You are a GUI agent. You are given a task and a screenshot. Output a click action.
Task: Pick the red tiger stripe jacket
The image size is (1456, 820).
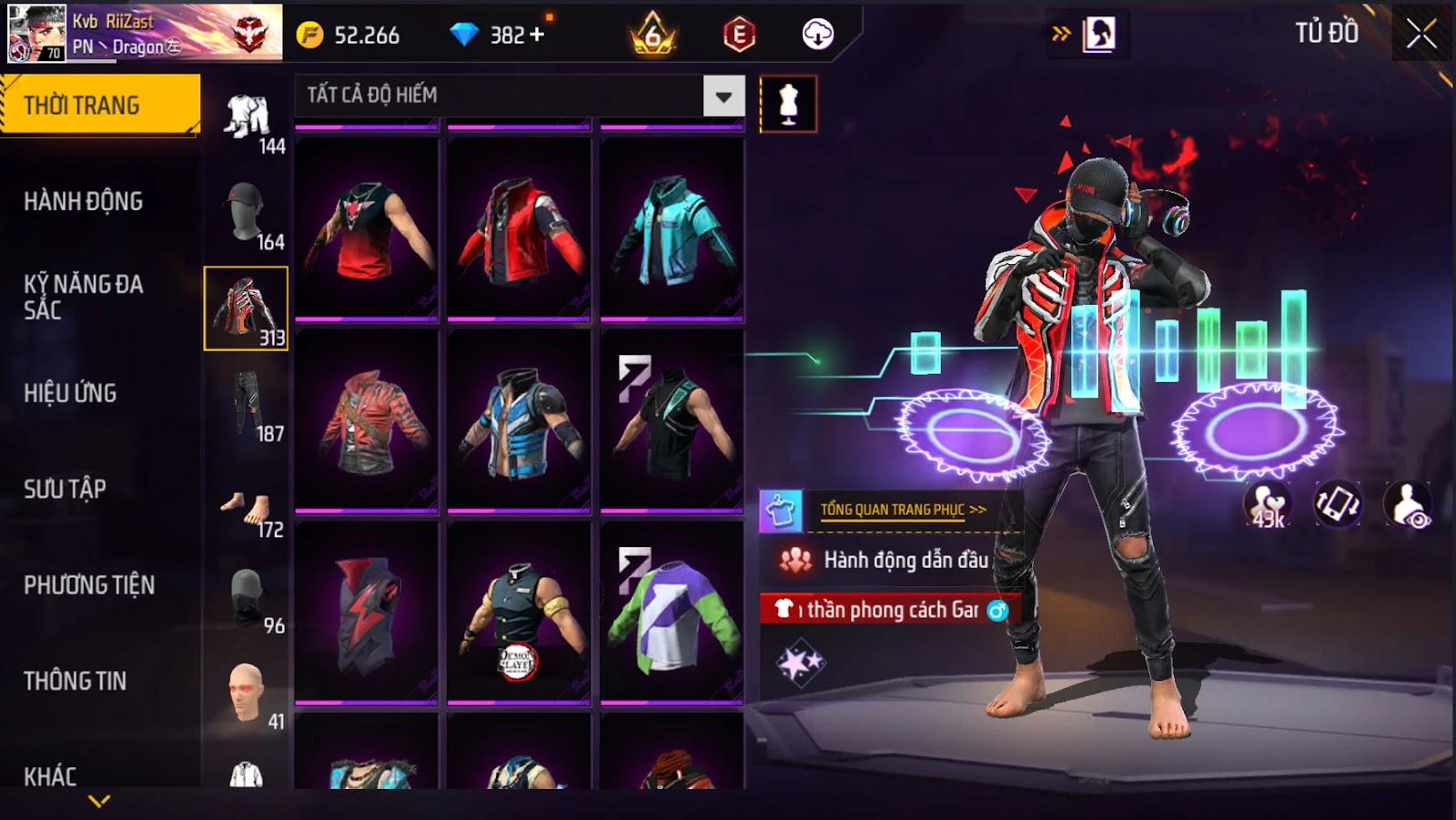[x=367, y=420]
